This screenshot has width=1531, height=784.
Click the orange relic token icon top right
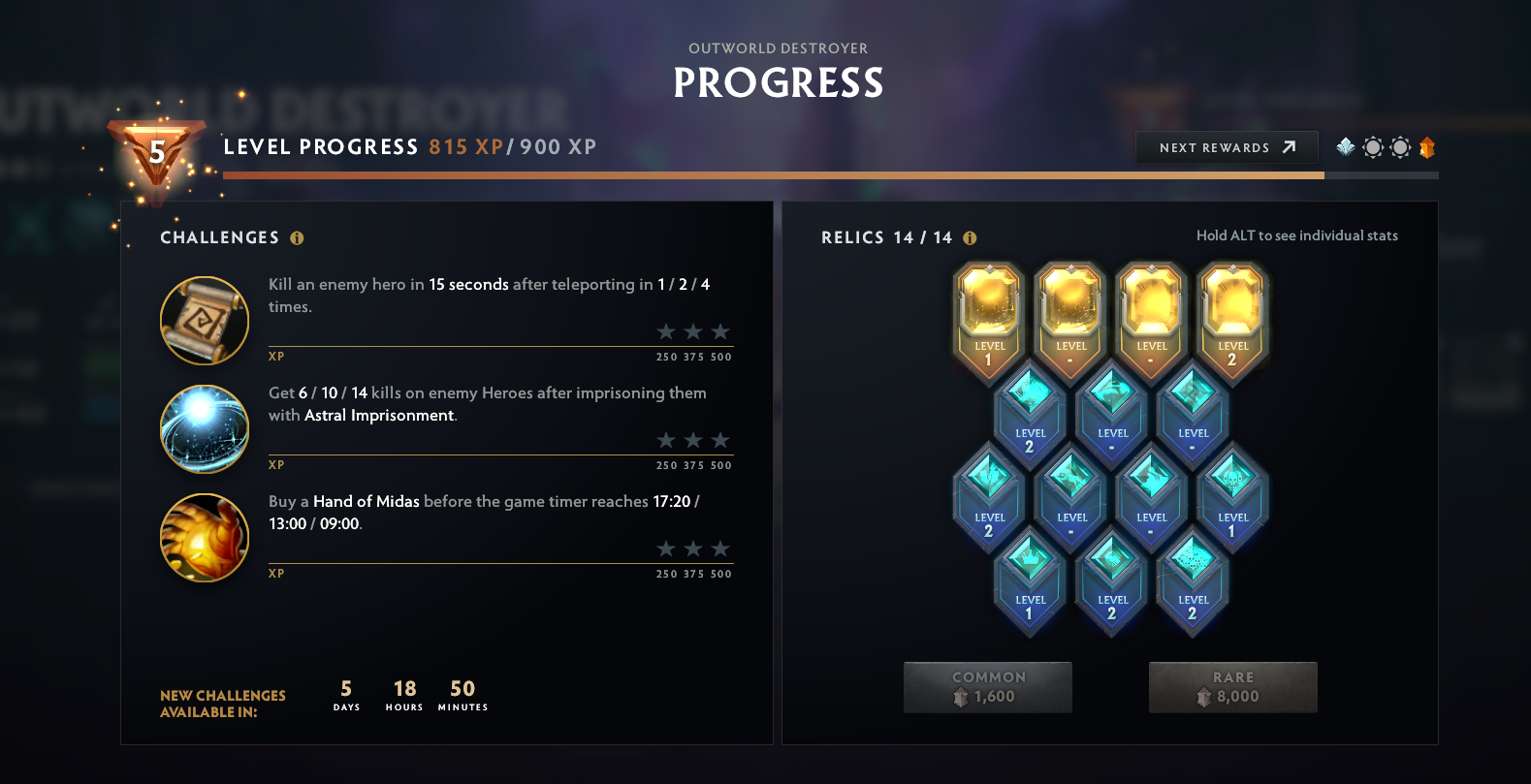point(1425,147)
